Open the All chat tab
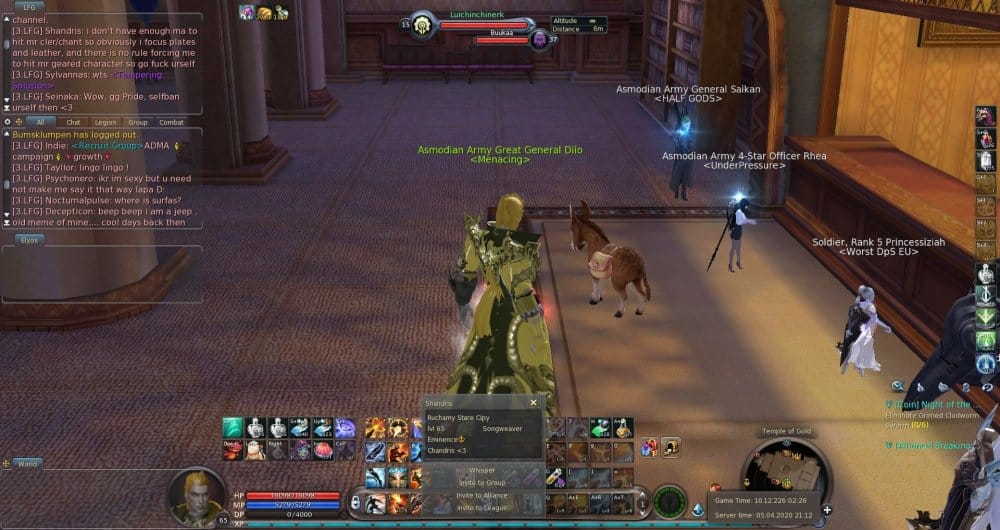Viewport: 1000px width, 530px height. pos(41,122)
